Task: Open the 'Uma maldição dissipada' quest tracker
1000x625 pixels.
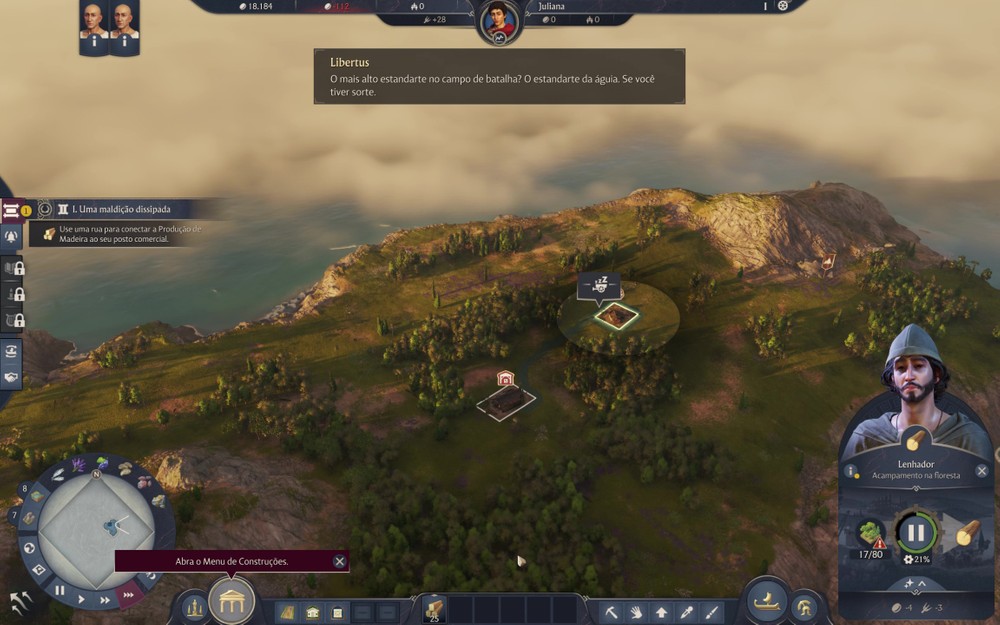Action: pos(120,210)
